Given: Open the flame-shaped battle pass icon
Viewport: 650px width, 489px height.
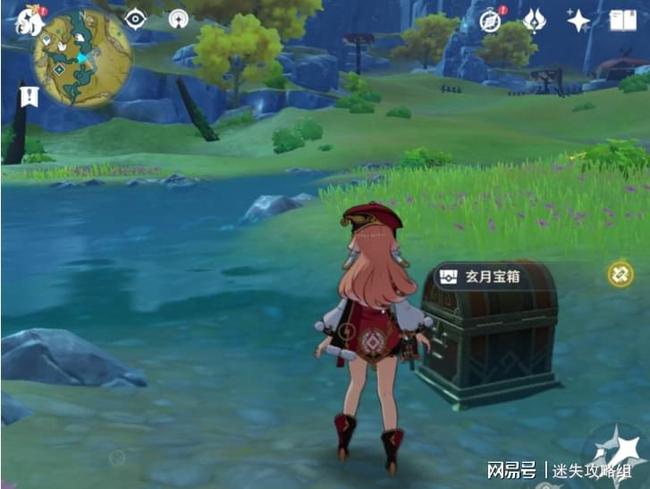Looking at the screenshot, I should coord(535,19).
